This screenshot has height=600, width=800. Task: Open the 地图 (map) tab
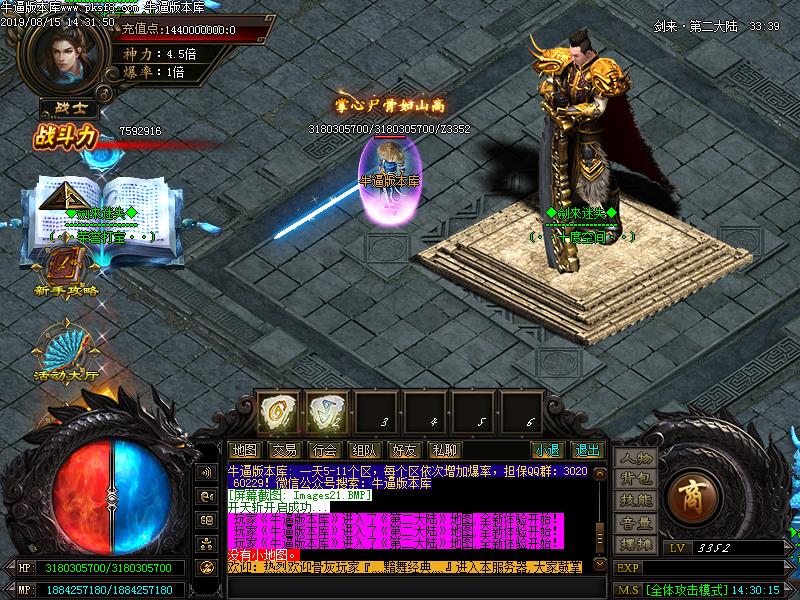click(244, 450)
